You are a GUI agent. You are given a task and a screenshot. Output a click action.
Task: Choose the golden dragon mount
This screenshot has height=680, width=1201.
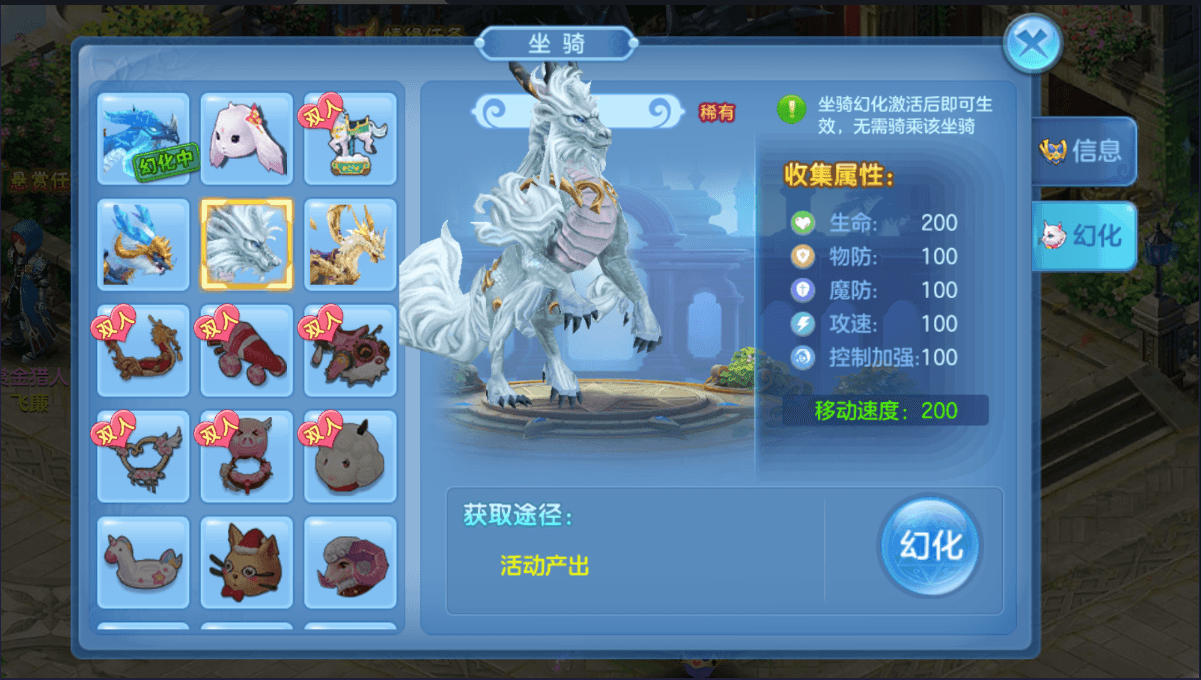[x=350, y=244]
